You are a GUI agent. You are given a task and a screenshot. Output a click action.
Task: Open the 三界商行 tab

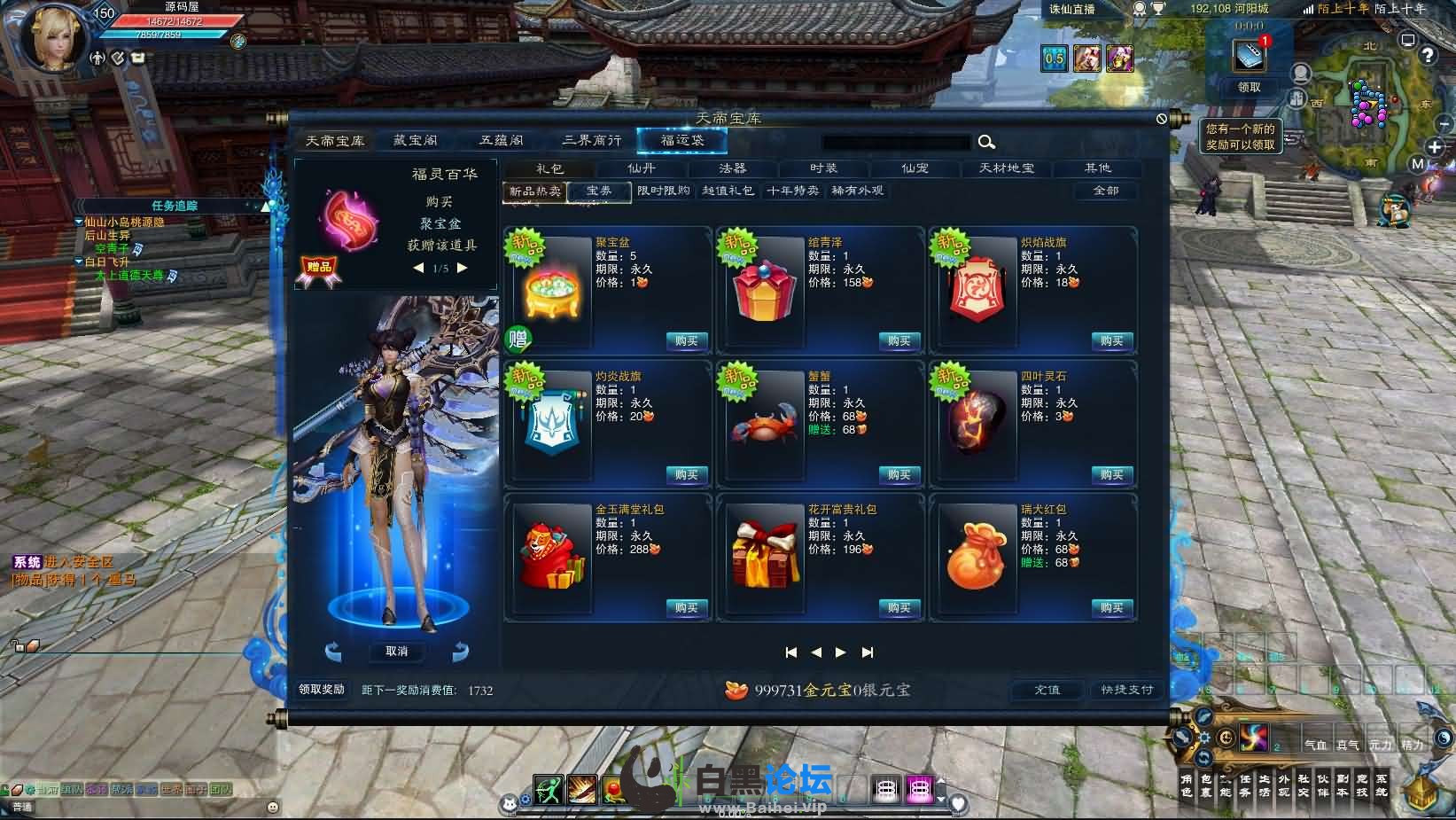pos(591,141)
